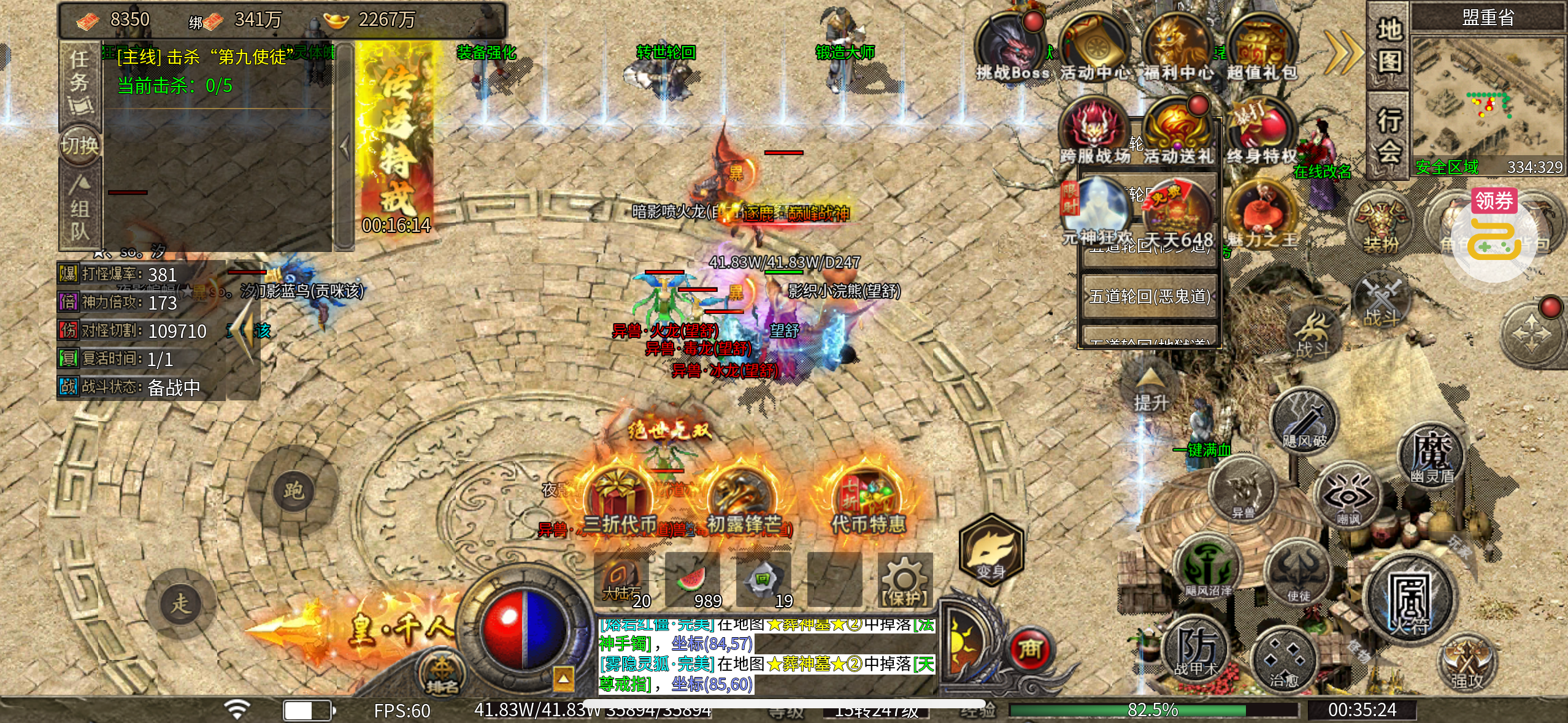Cast the 飓风破 hurricane skill
This screenshot has width=1568, height=723.
coord(1305,421)
